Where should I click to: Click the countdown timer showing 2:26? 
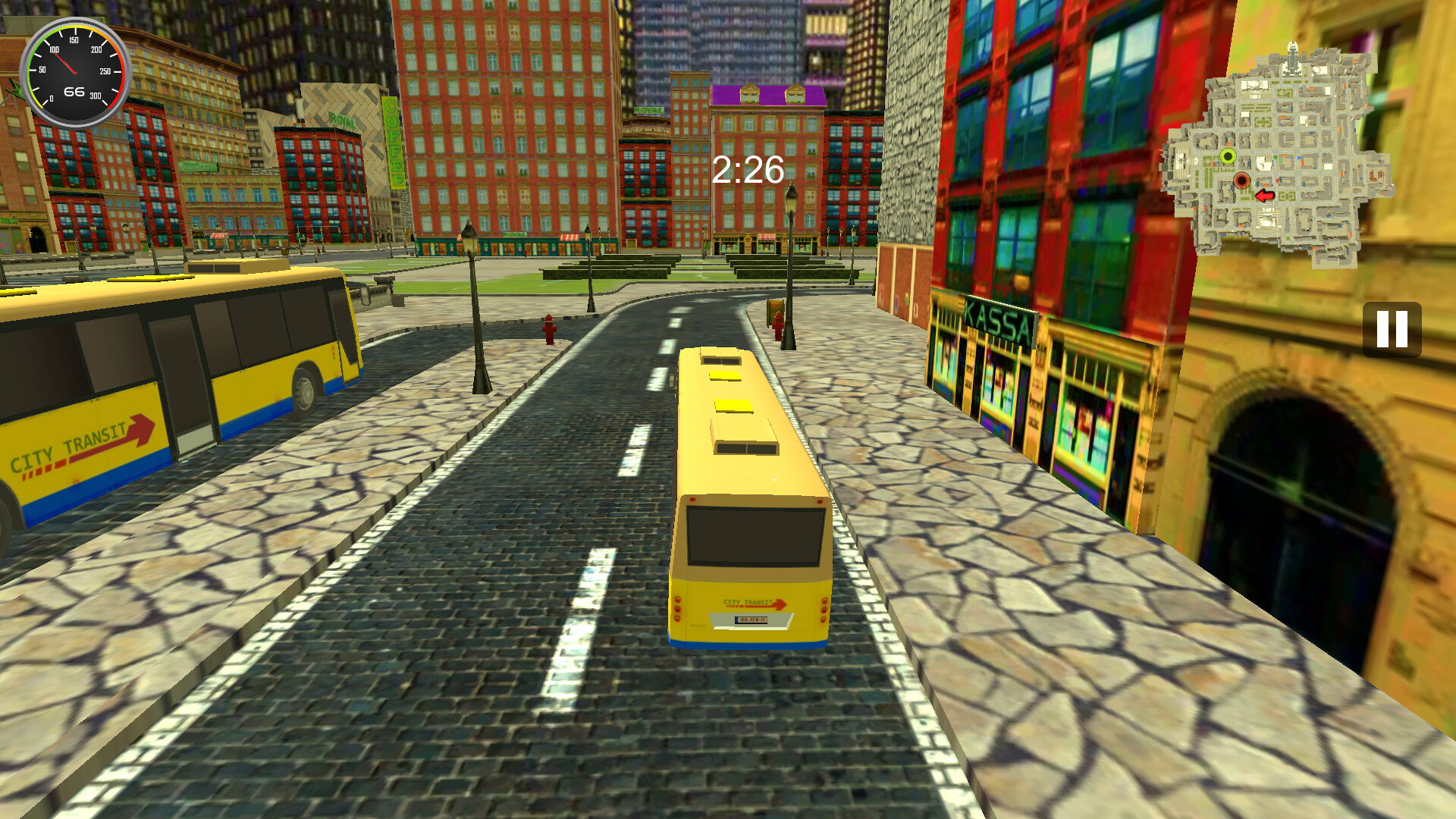point(746,170)
